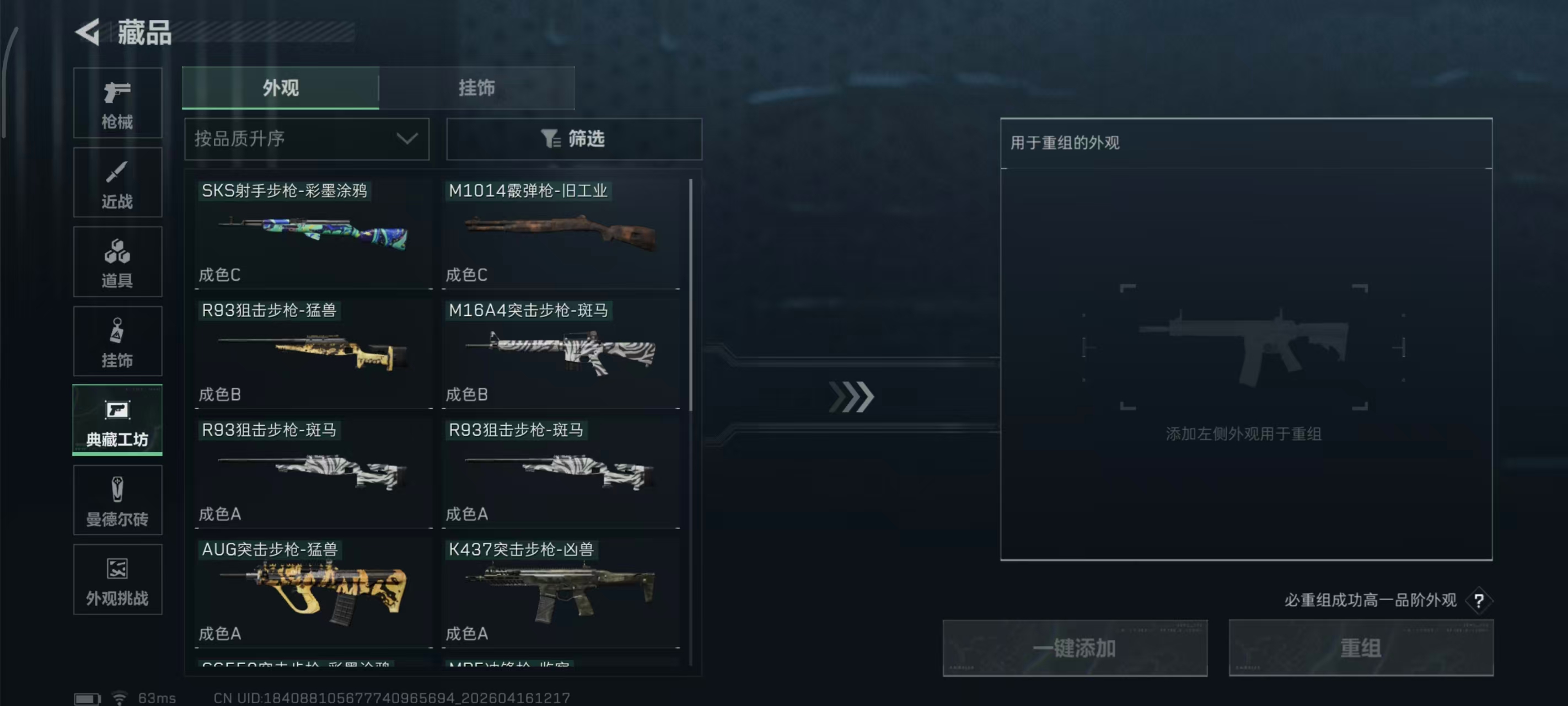Screen dimensions: 1568x706
Task: Switch to the 外观 tab
Action: 281,88
